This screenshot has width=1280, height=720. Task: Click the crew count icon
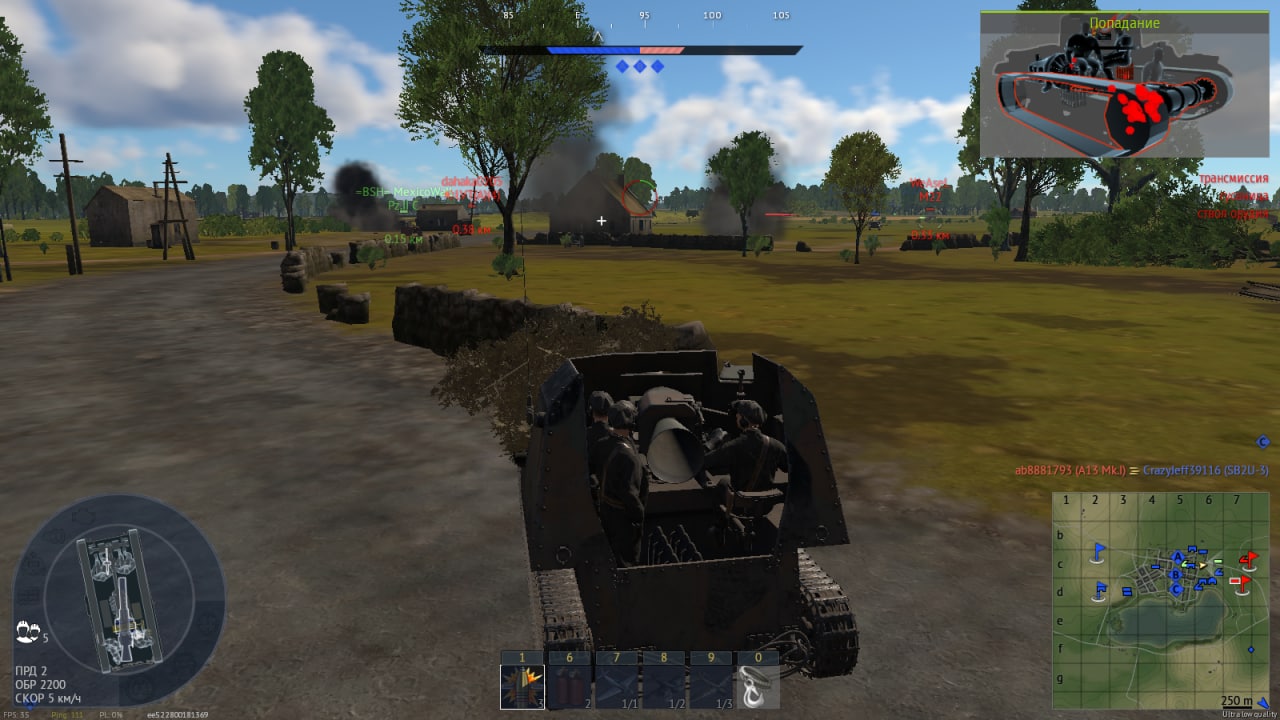[28, 633]
